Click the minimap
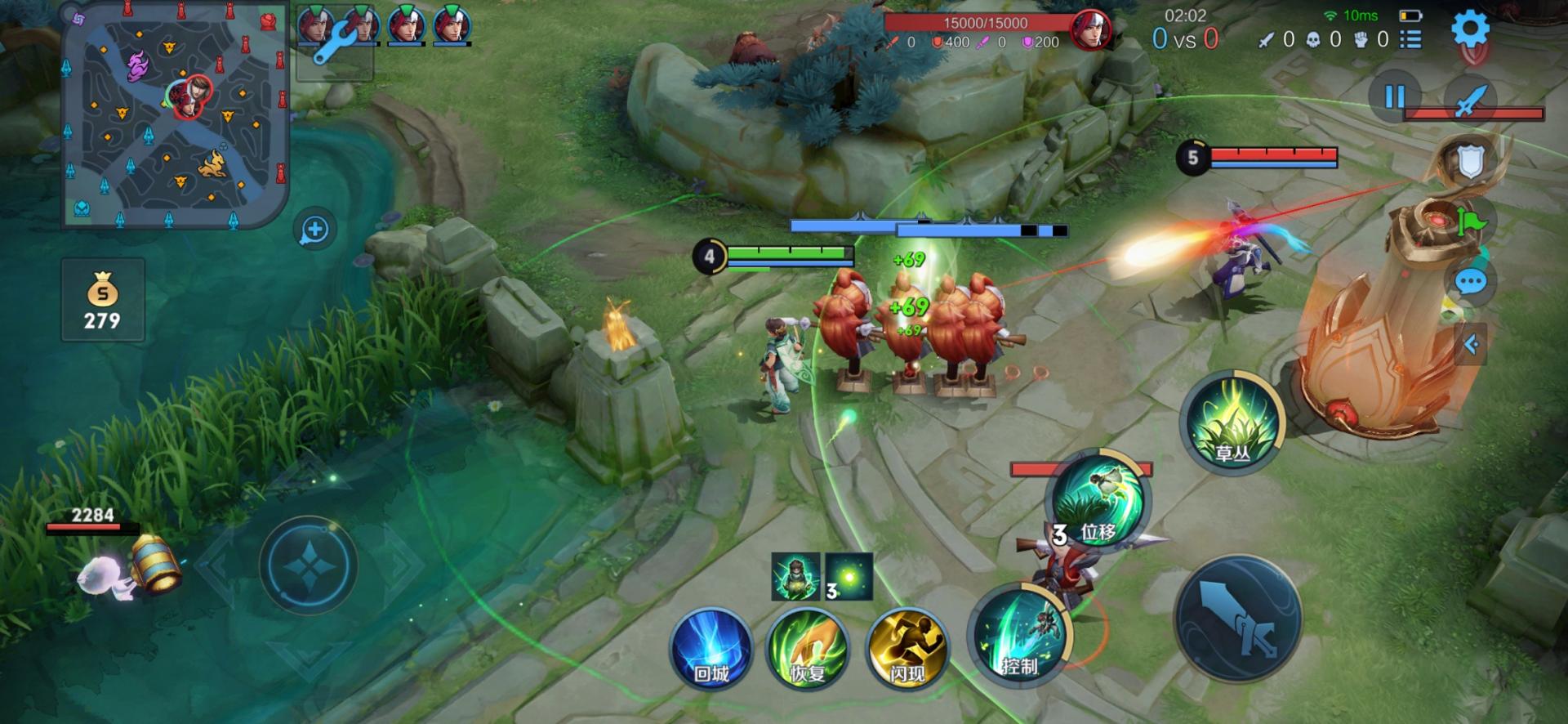Image resolution: width=1568 pixels, height=724 pixels. tap(174, 114)
